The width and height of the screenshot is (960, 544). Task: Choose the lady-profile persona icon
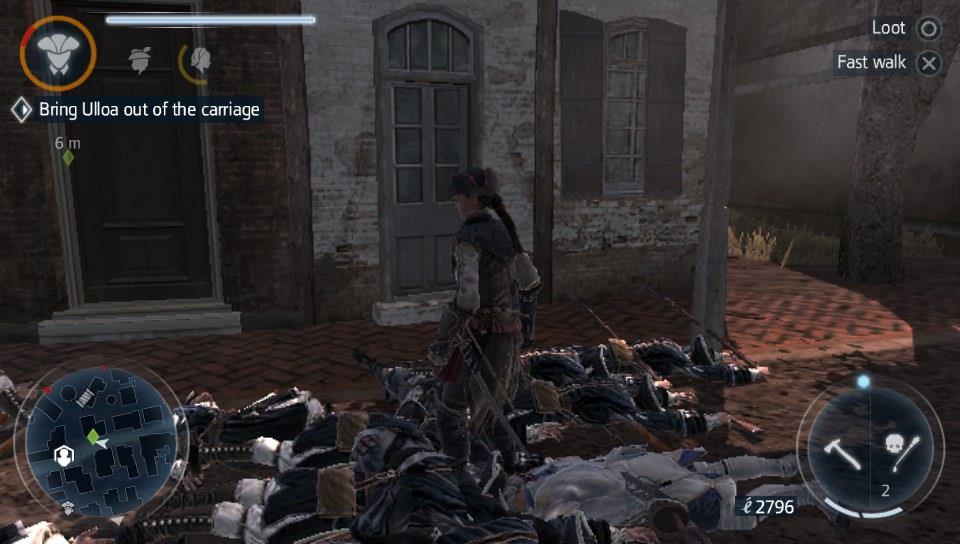[x=200, y=60]
